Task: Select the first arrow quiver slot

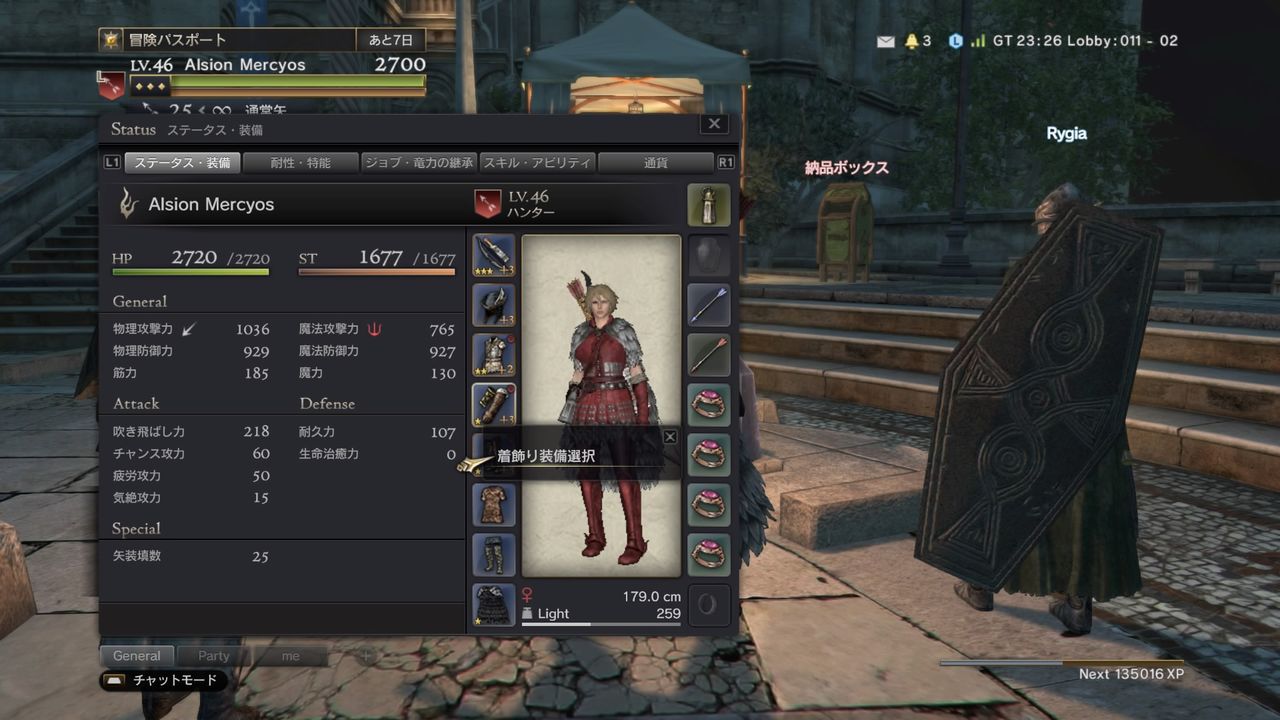Action: tap(709, 305)
